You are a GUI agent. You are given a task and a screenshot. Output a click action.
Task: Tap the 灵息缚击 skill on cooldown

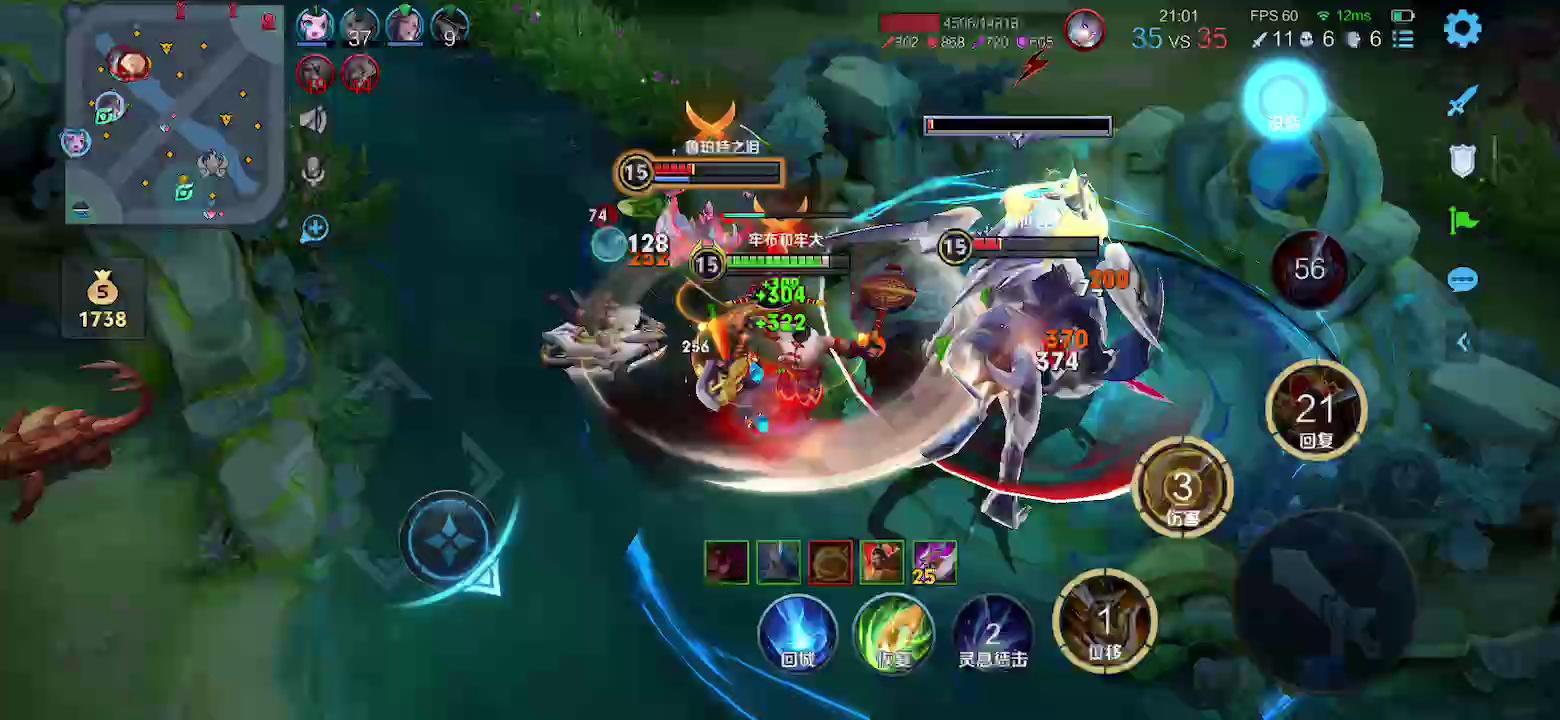click(x=992, y=632)
